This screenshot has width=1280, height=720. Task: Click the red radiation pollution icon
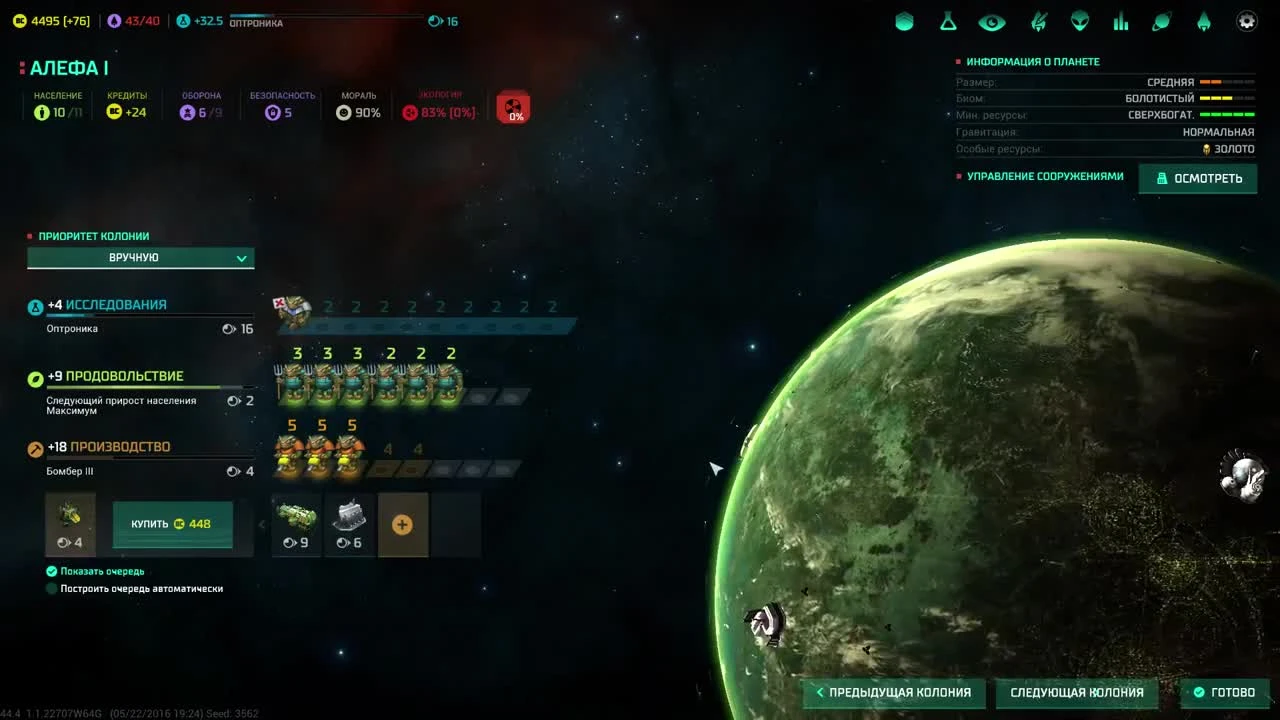[x=513, y=106]
